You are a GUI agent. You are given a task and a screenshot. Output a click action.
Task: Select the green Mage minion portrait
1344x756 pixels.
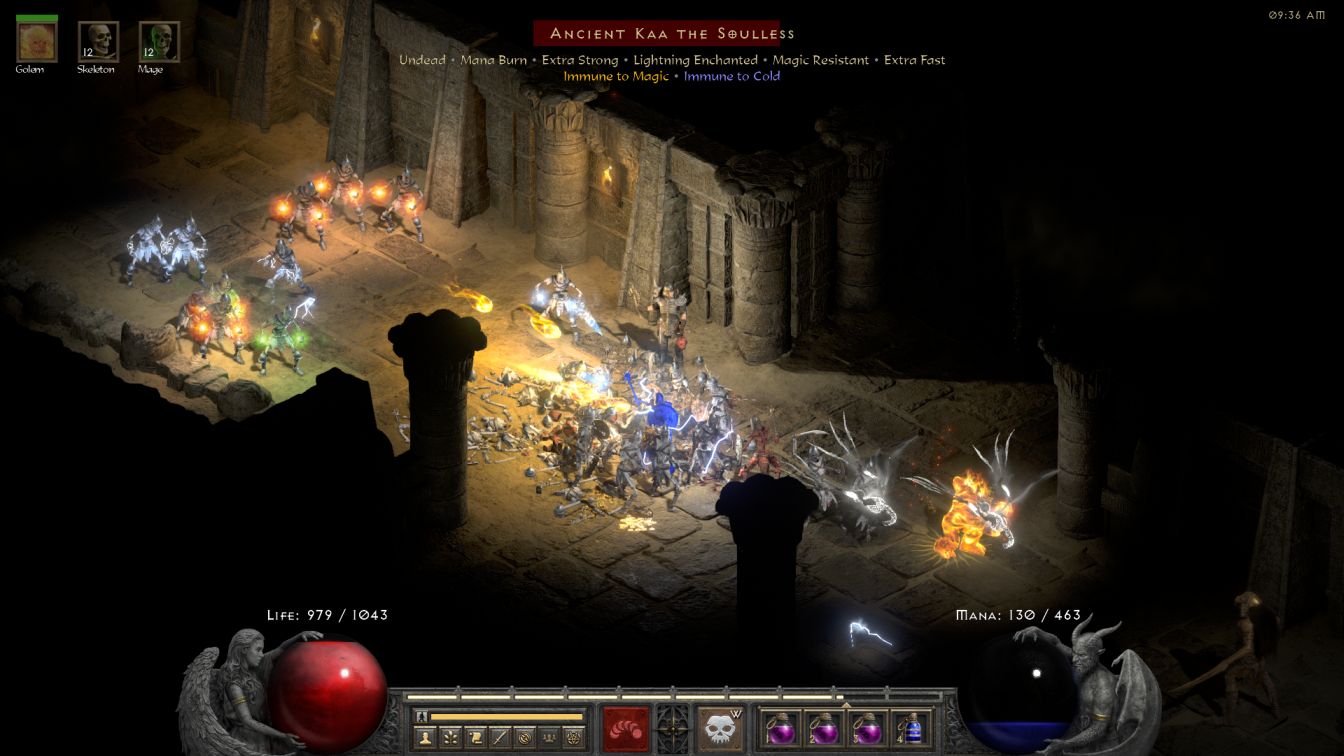click(x=159, y=41)
